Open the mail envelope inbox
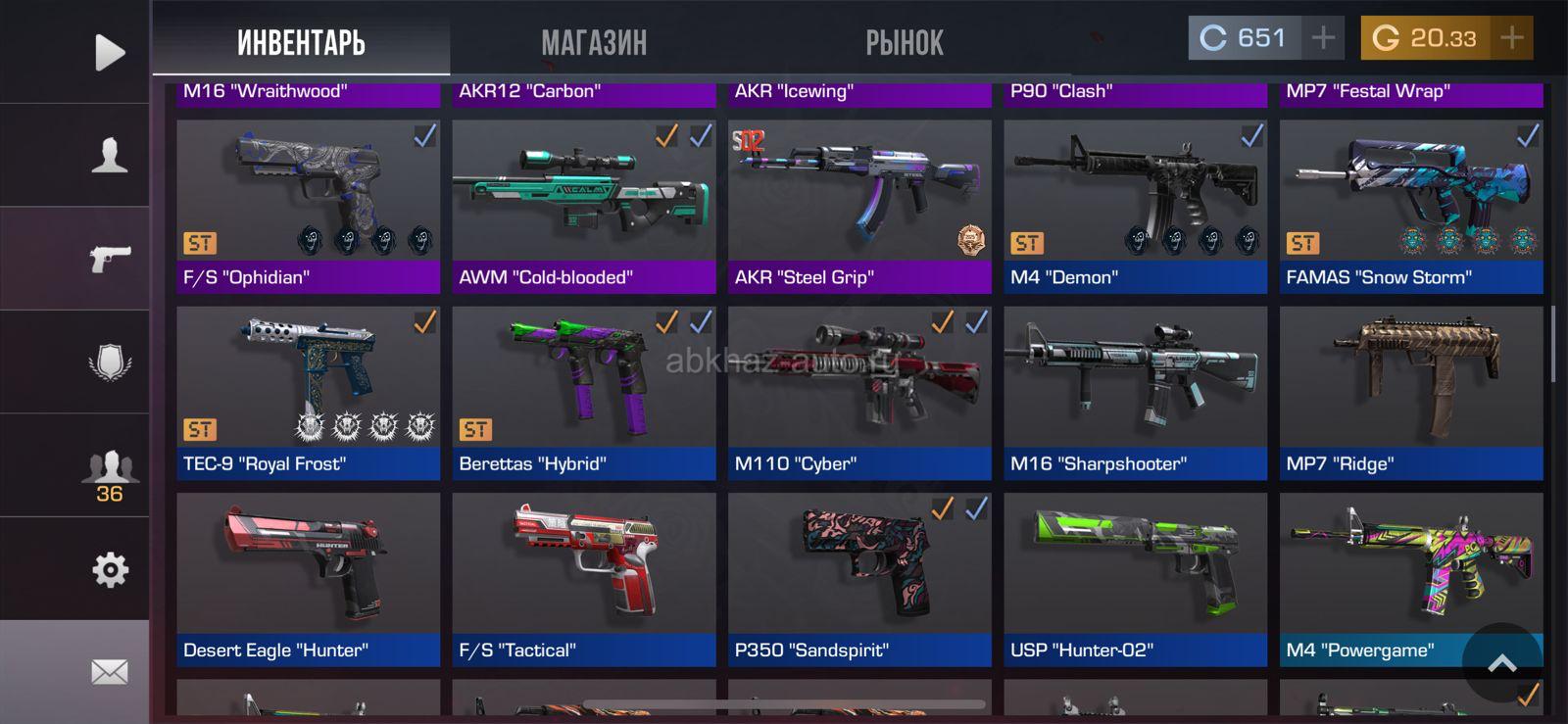Image resolution: width=1568 pixels, height=724 pixels. point(109,672)
